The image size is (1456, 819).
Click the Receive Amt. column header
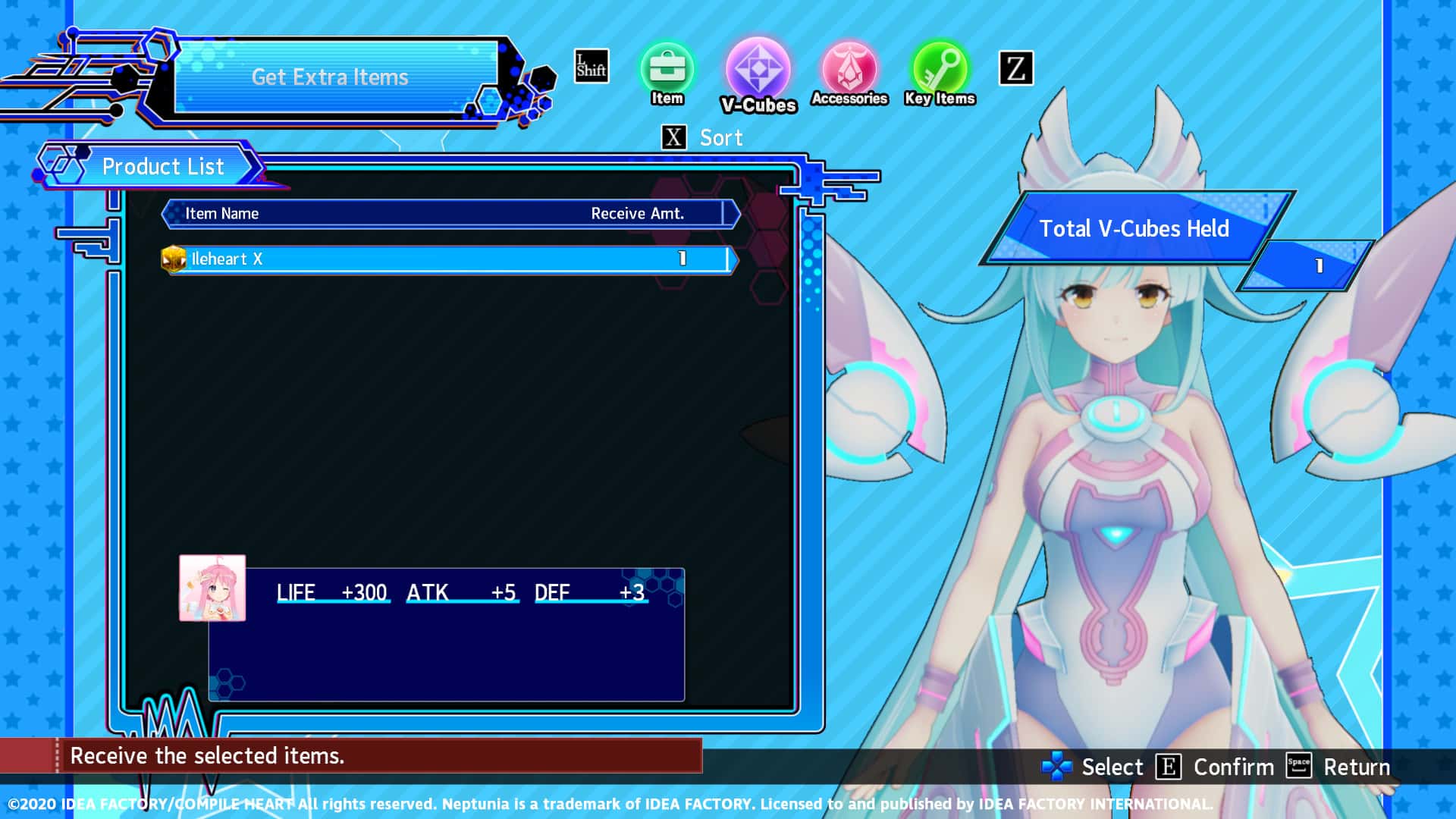[641, 213]
